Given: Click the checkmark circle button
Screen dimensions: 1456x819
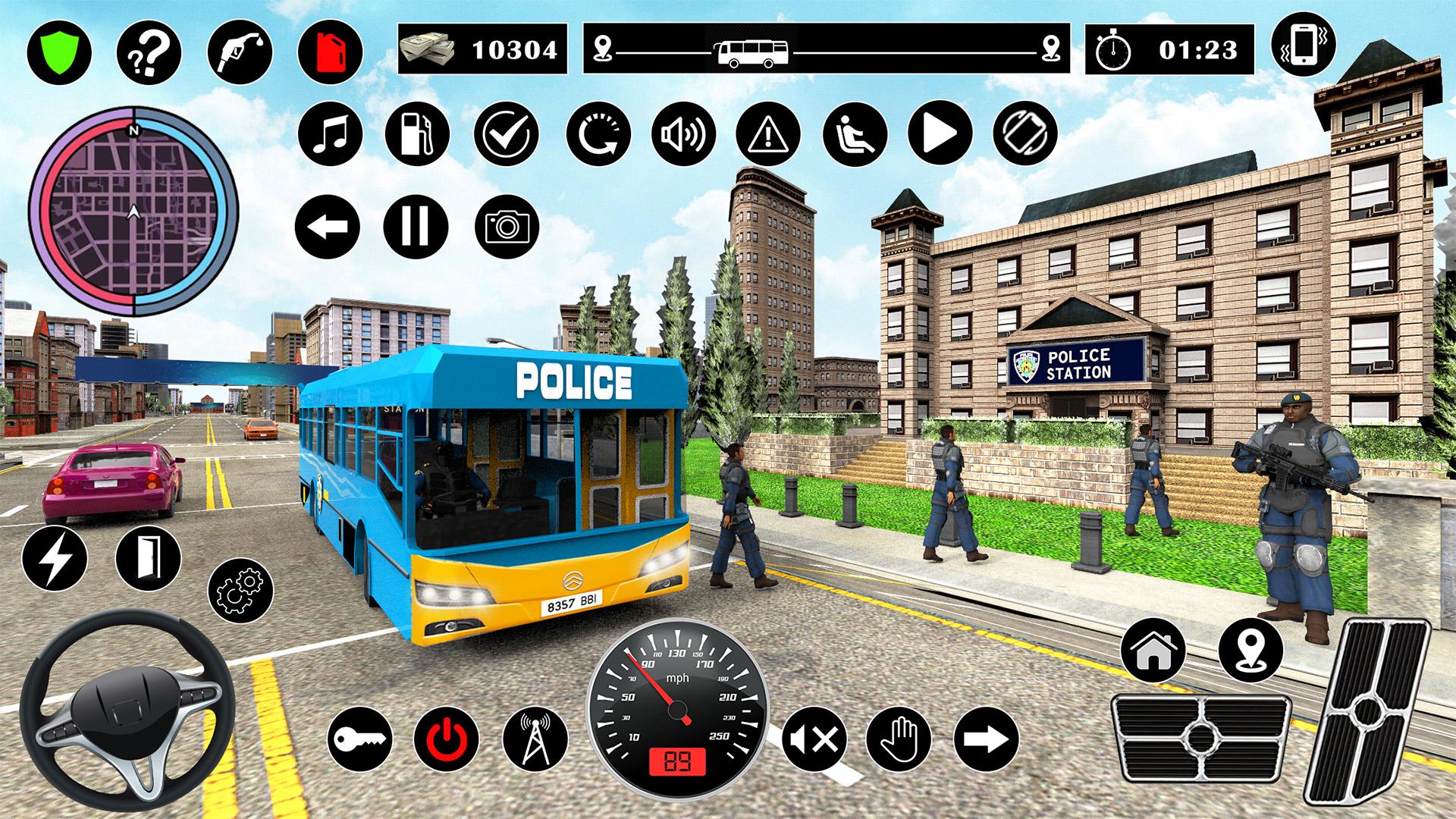Looking at the screenshot, I should [507, 133].
